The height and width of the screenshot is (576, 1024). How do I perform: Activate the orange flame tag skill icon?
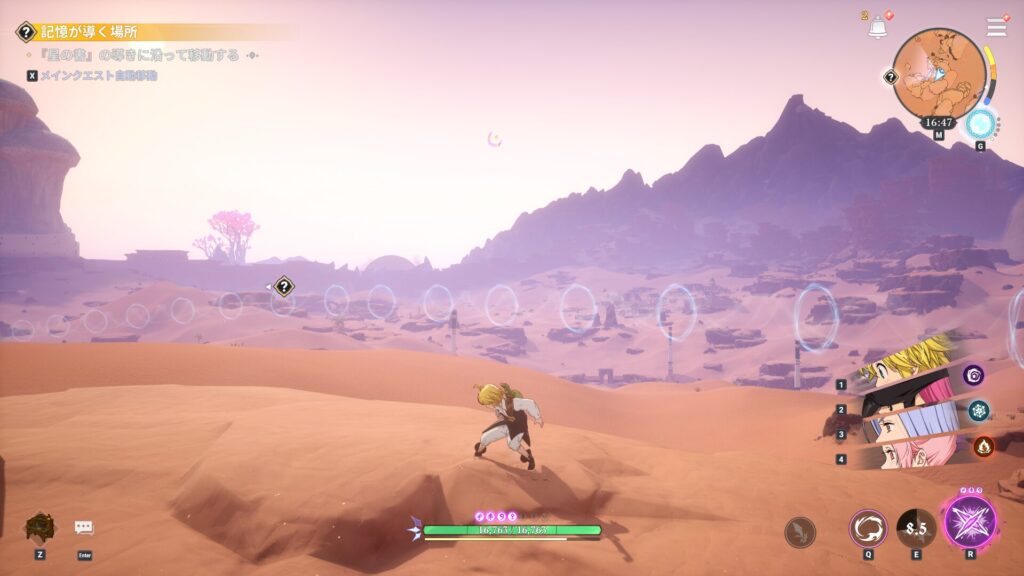983,446
